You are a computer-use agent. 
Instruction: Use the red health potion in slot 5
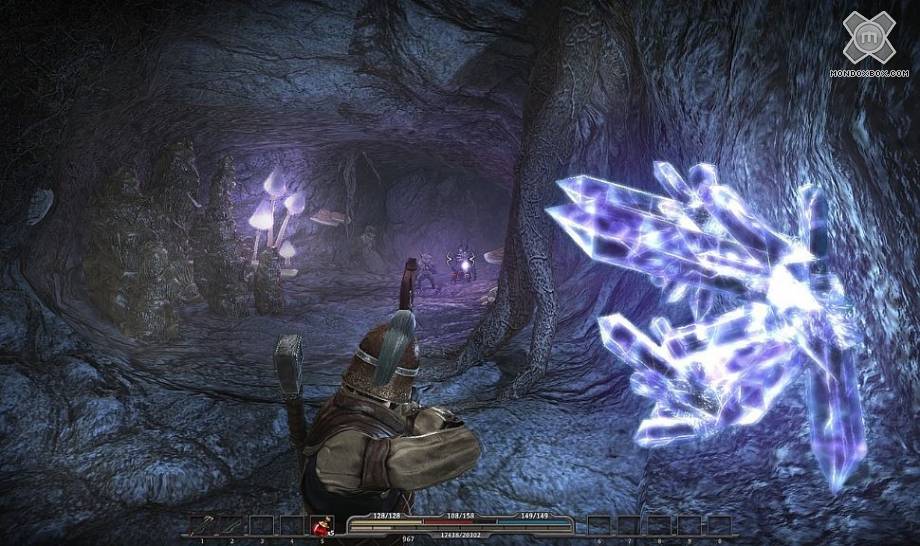[x=322, y=524]
